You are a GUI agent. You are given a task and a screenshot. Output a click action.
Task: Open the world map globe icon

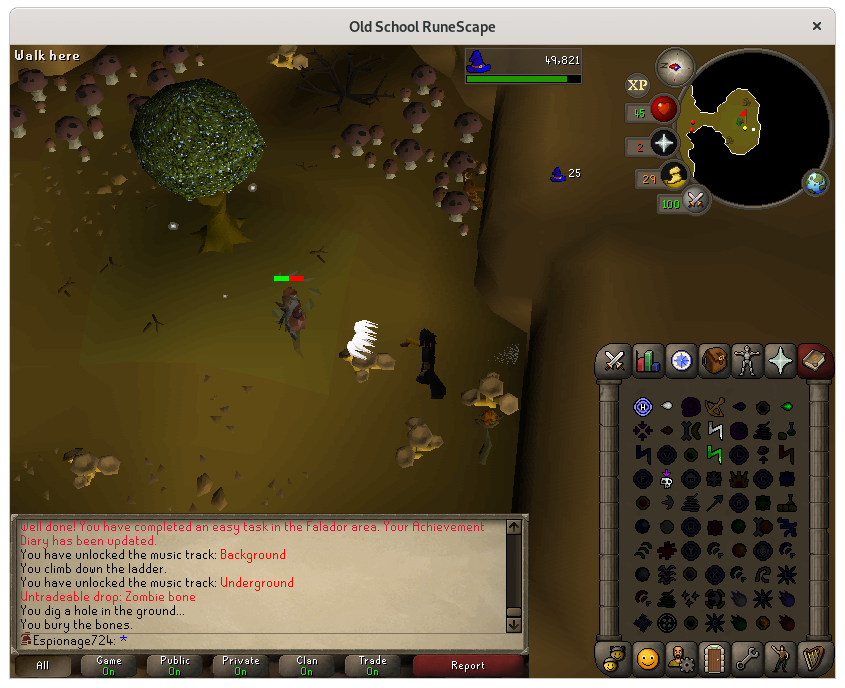click(x=815, y=182)
